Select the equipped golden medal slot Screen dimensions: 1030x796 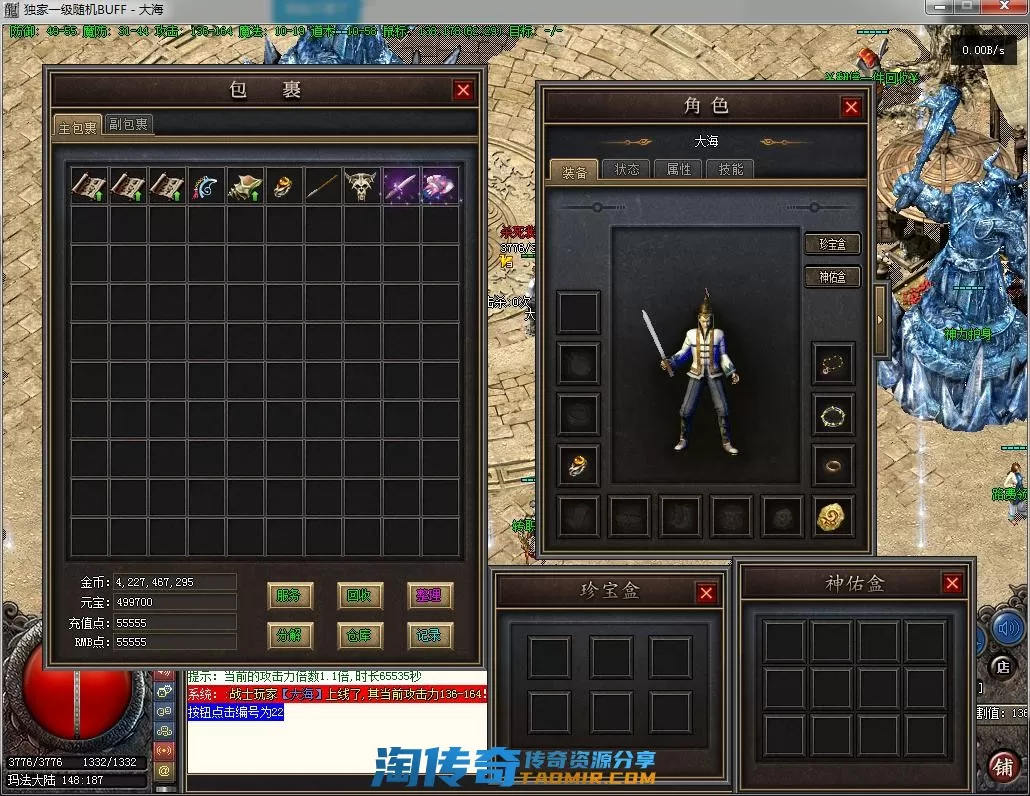pos(833,516)
